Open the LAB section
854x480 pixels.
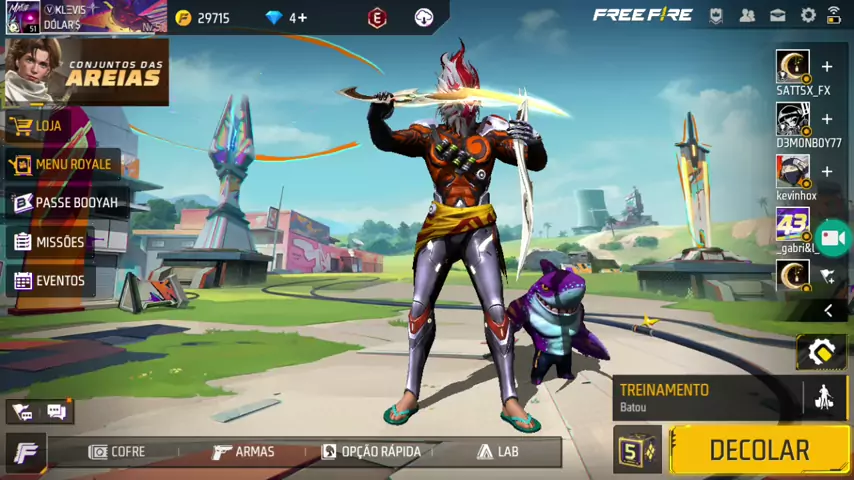point(498,452)
